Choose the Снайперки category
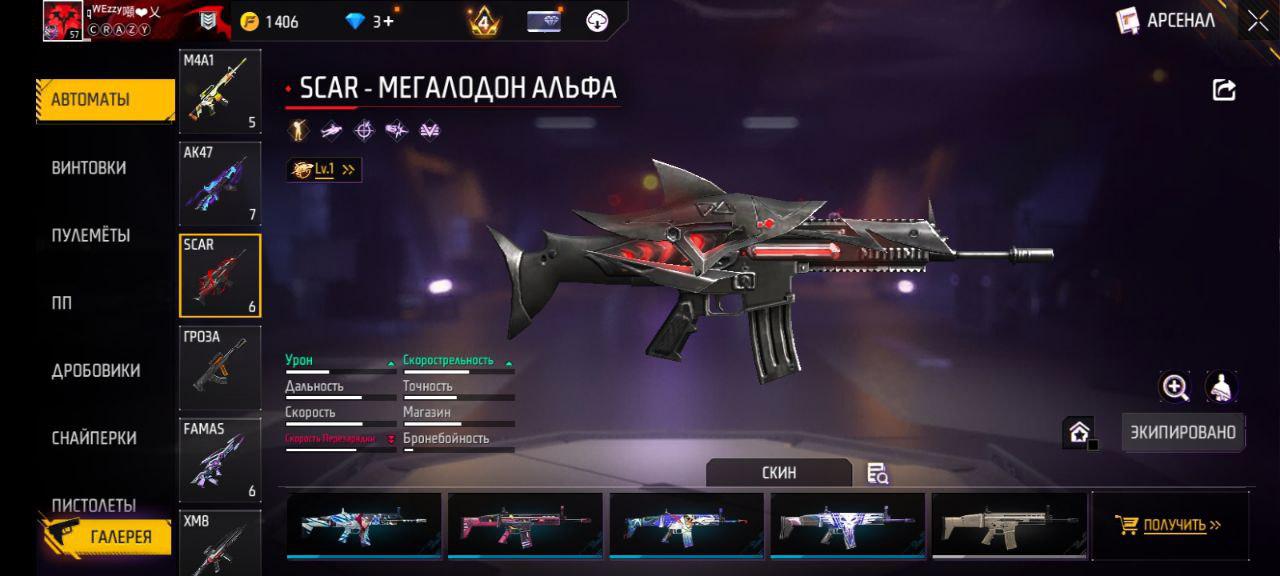The image size is (1280, 576). tap(94, 438)
